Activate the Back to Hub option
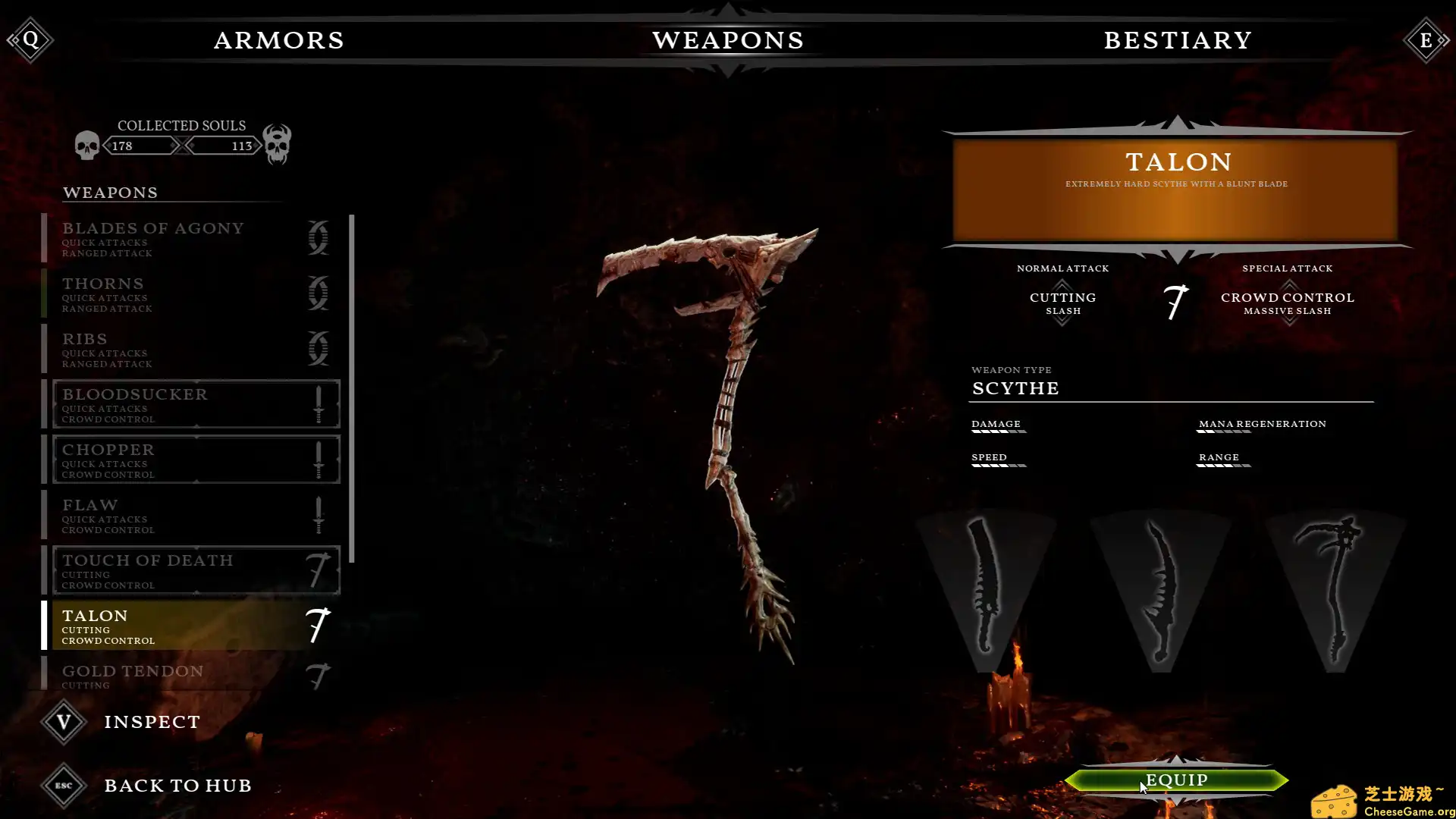1456x819 pixels. [x=179, y=786]
